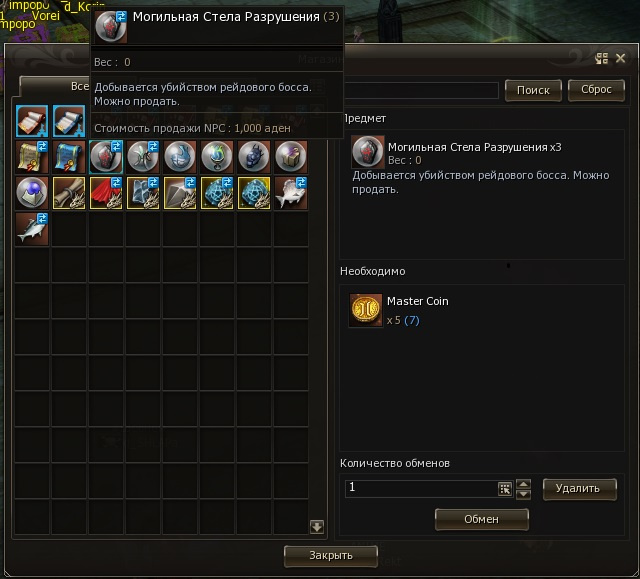
Task: Close the shop with the Закрыть button
Action: pos(330,555)
